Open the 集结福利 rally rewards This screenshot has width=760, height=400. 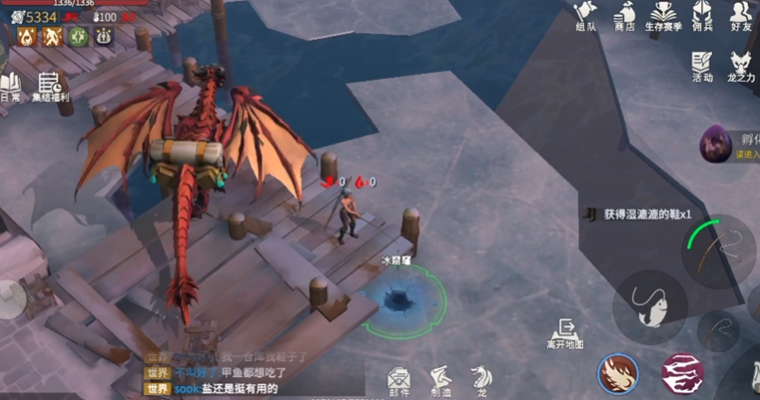click(x=50, y=86)
